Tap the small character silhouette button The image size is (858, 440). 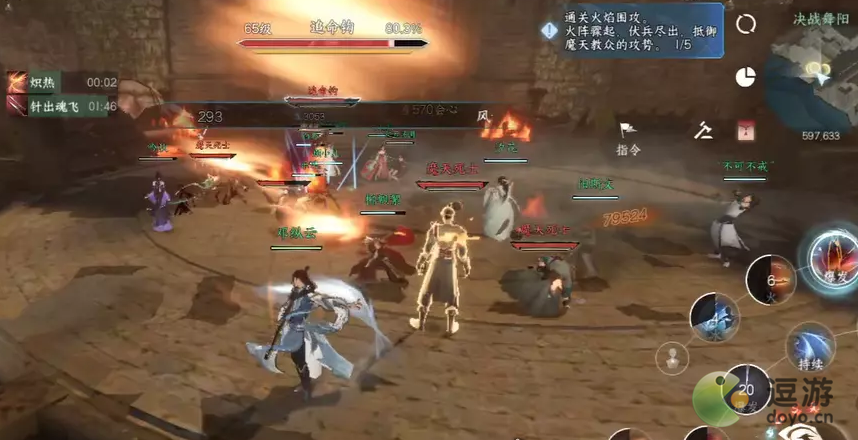tap(672, 357)
